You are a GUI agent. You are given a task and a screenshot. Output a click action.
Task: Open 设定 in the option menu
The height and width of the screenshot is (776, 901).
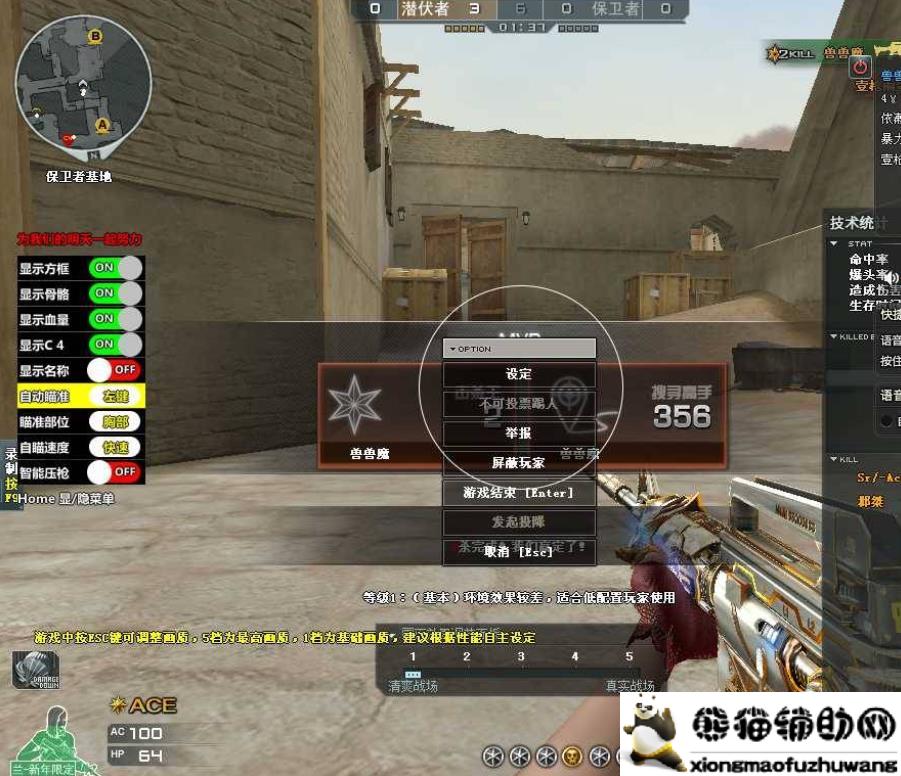(x=519, y=374)
